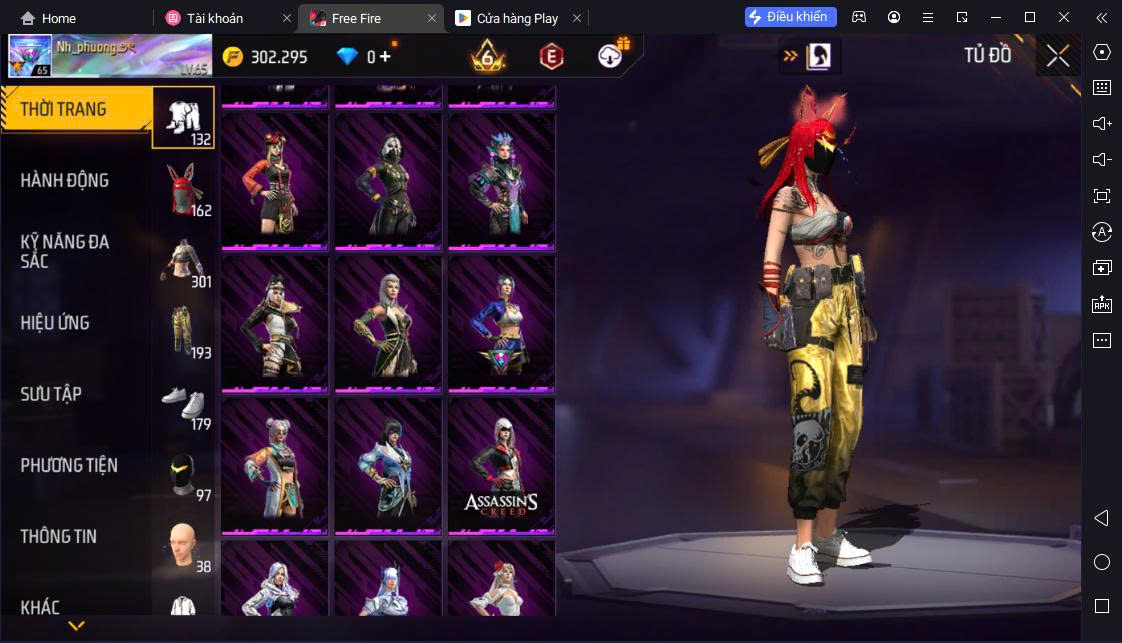Click the red E emblem icon
The image size is (1122, 643).
coord(551,57)
